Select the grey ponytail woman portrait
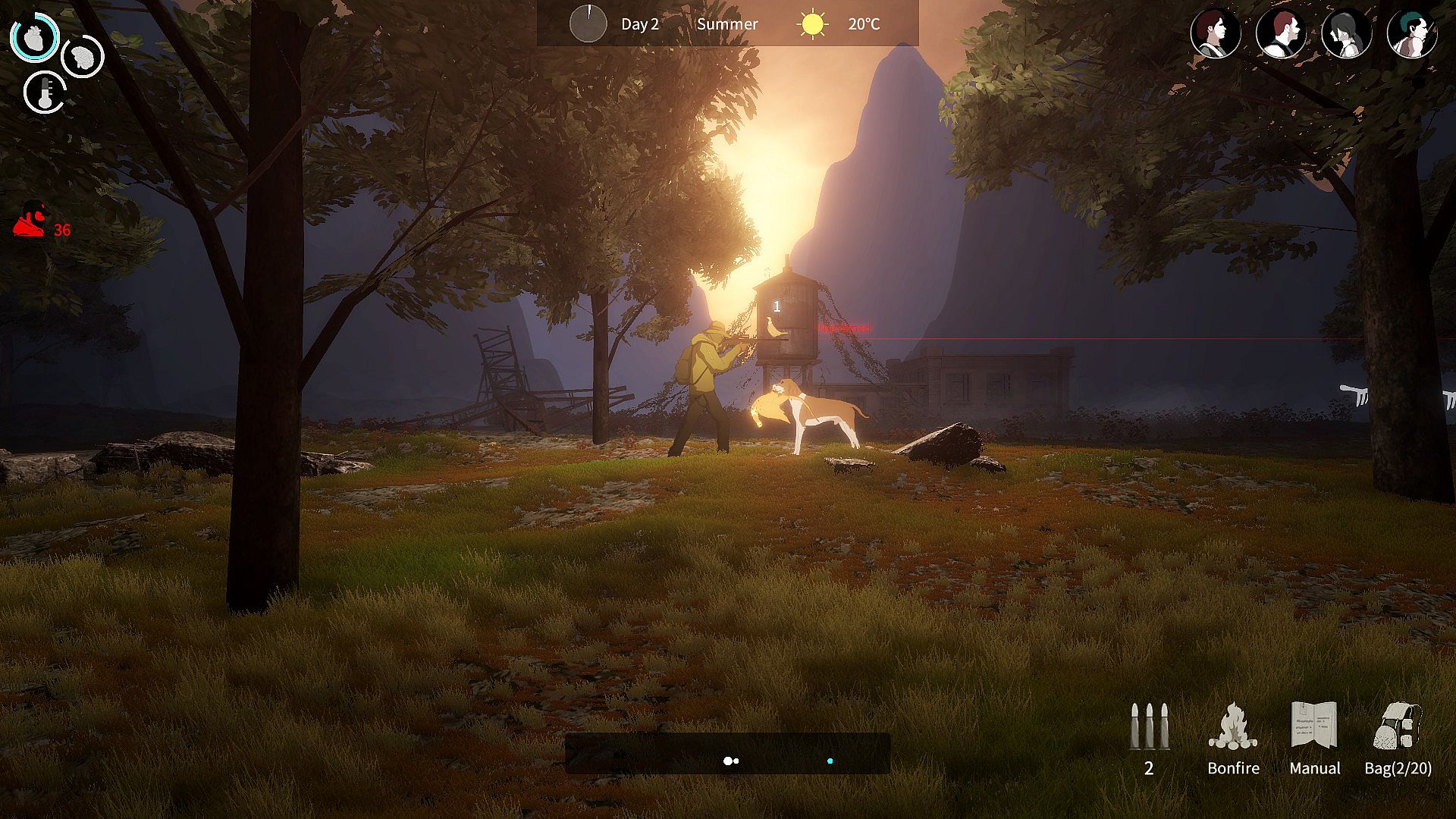 [x=1346, y=33]
